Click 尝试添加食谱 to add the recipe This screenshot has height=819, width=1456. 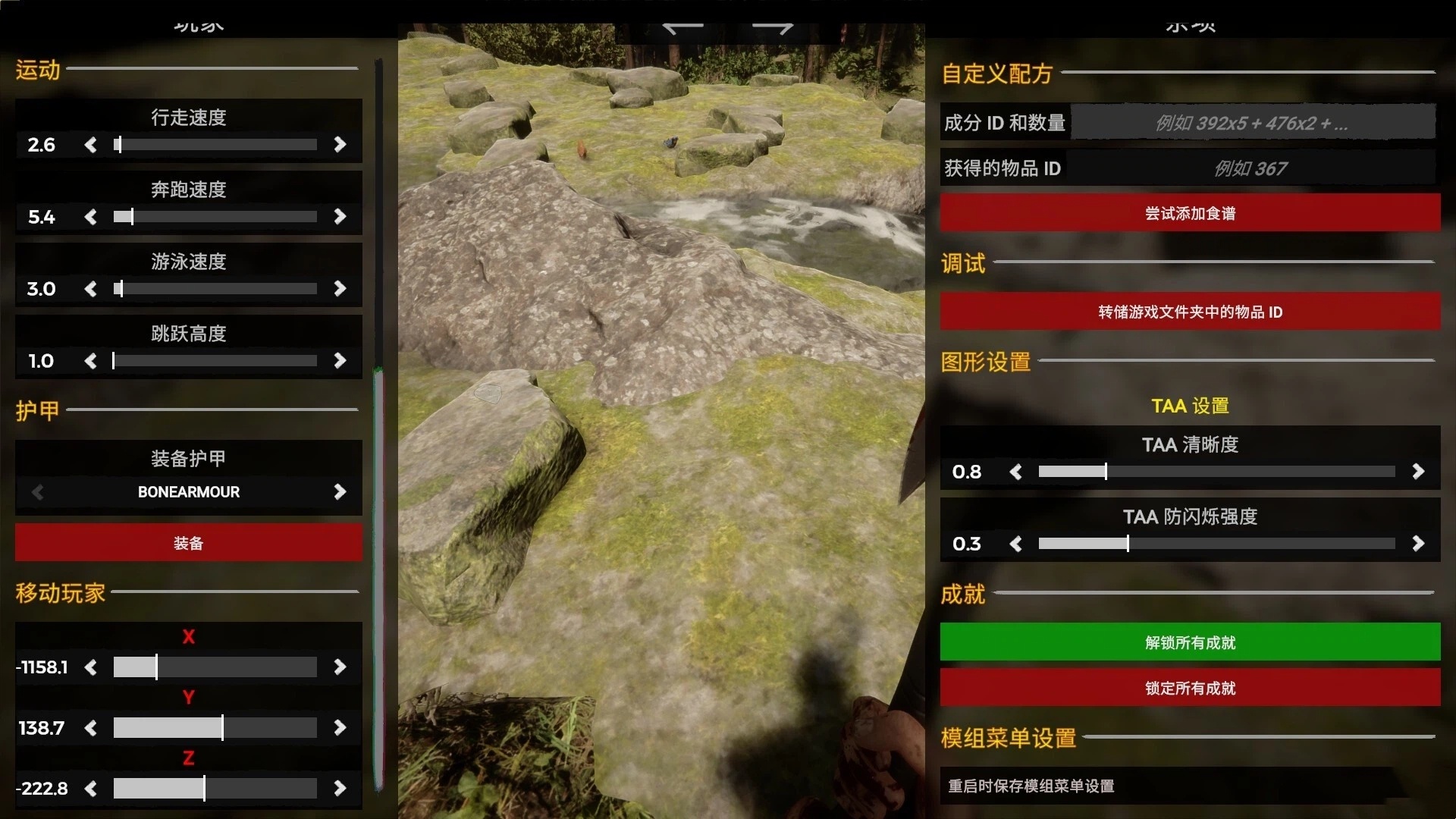click(x=1188, y=213)
